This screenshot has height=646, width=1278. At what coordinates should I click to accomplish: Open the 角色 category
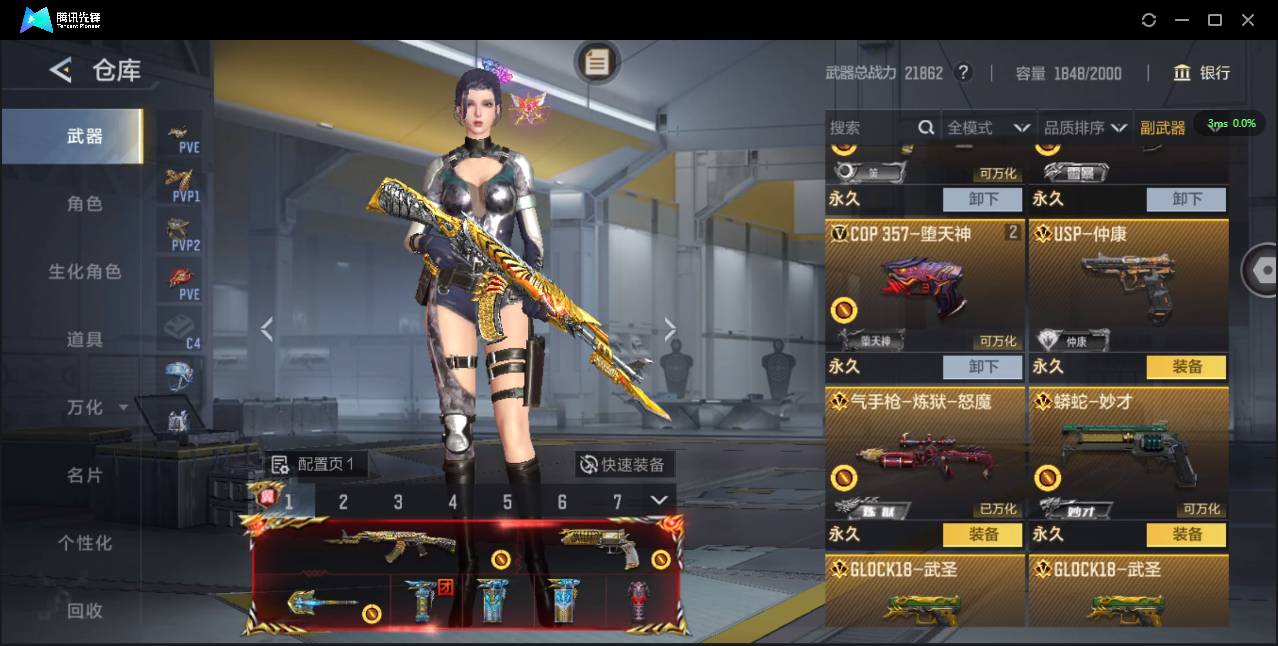[x=85, y=204]
